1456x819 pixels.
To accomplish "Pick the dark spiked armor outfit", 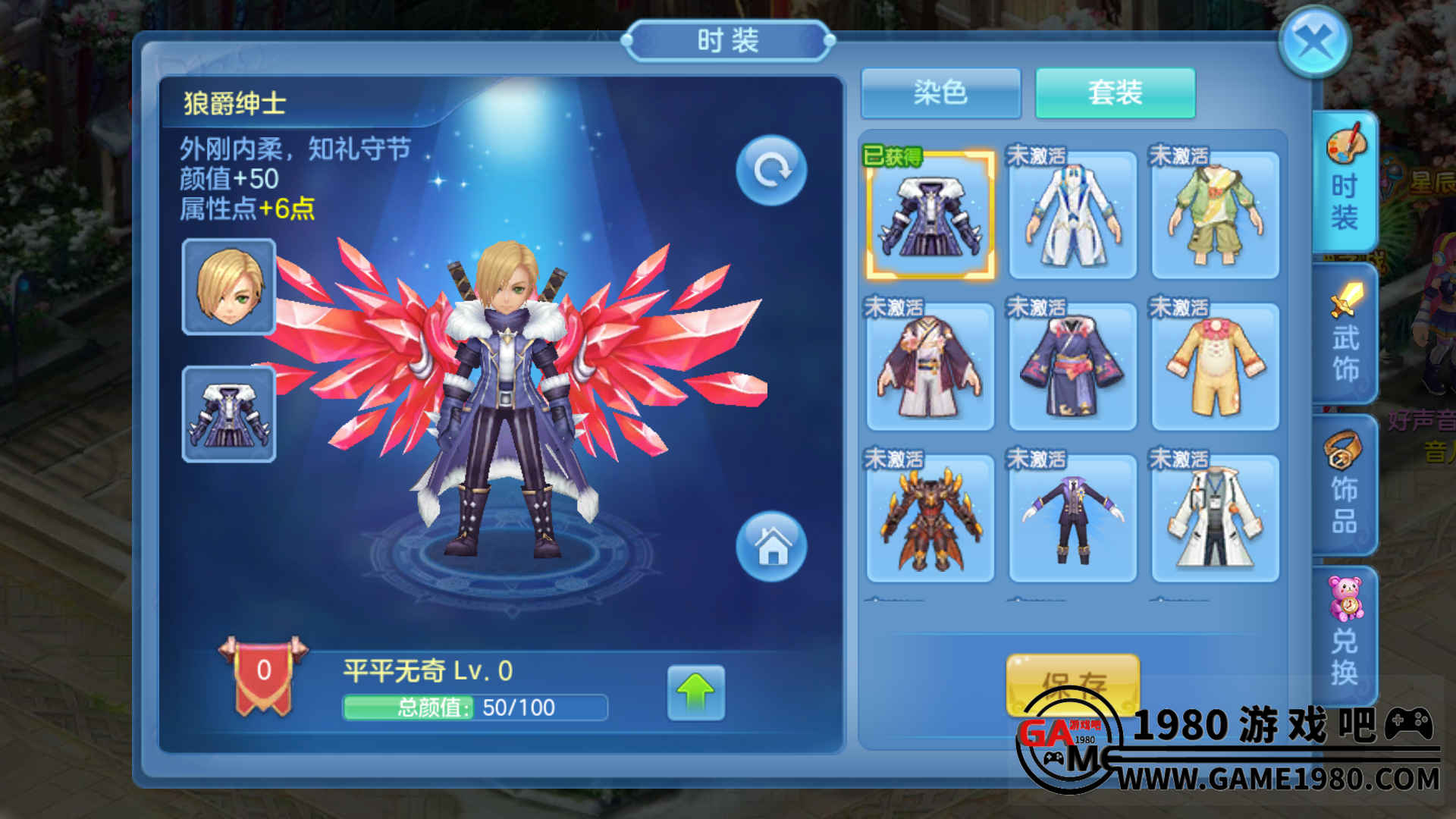I will point(930,519).
